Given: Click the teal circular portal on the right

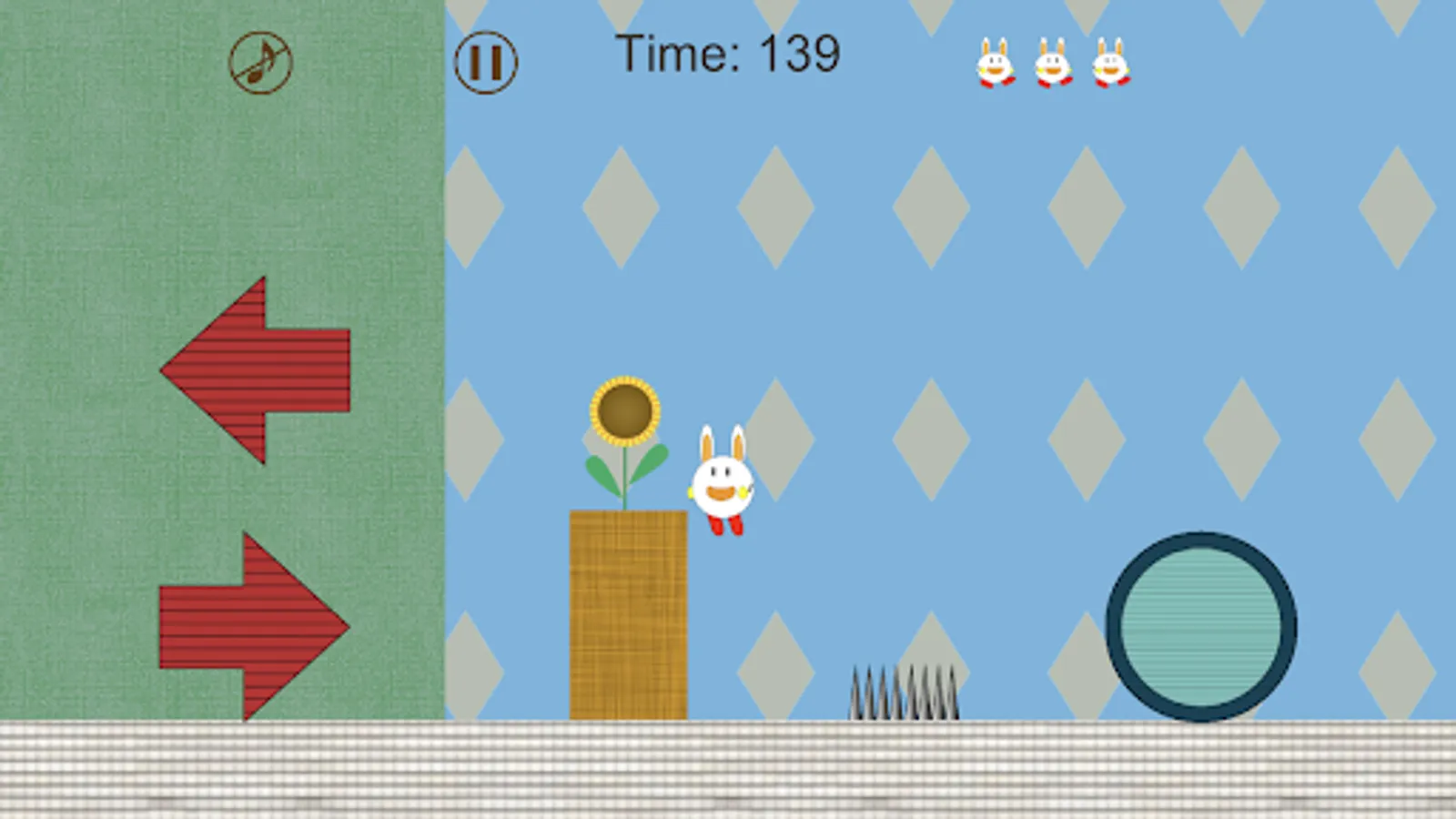Looking at the screenshot, I should [x=1201, y=623].
